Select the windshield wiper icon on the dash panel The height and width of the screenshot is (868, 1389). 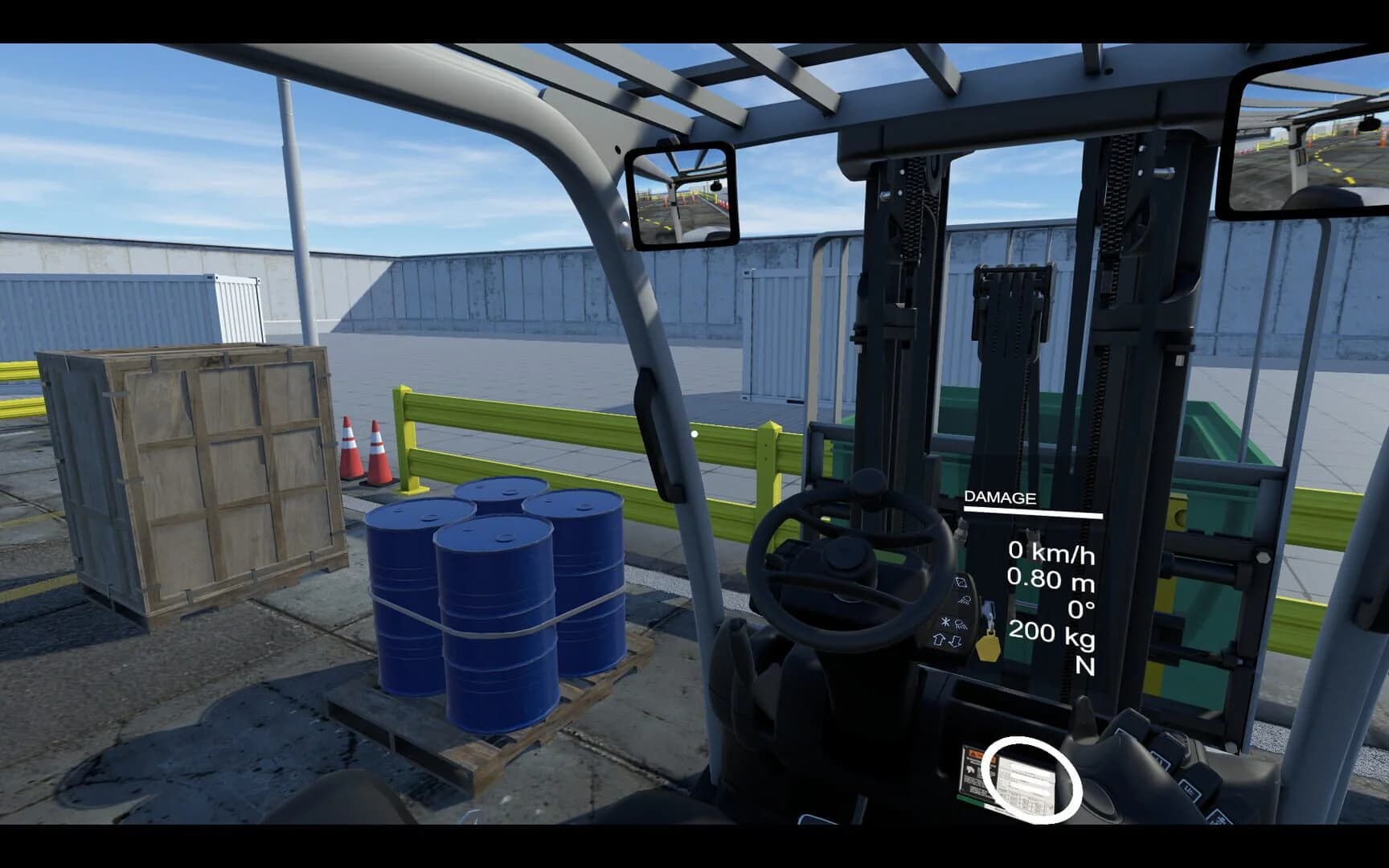pyautogui.click(x=965, y=601)
